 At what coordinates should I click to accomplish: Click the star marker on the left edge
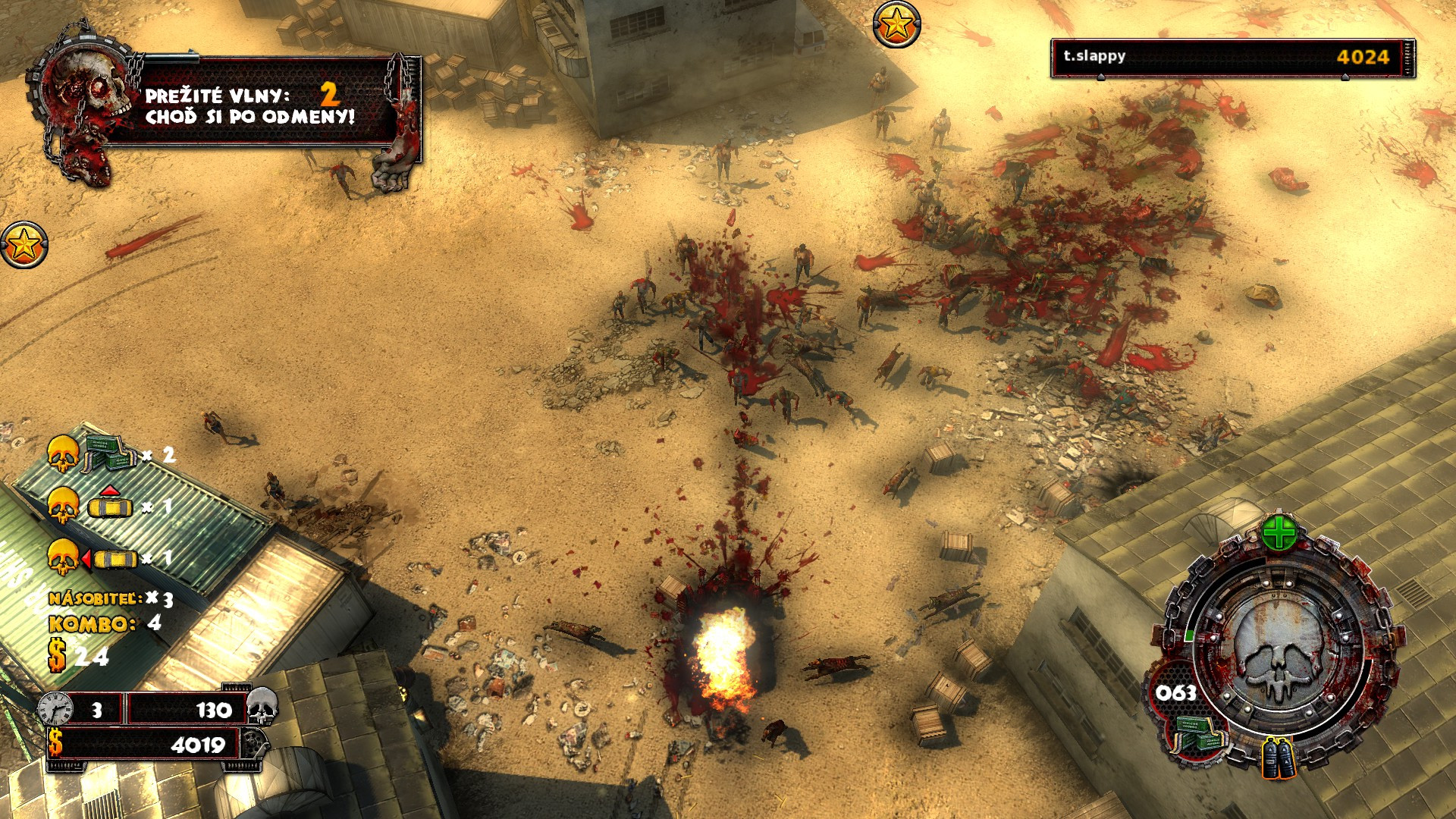click(x=24, y=245)
